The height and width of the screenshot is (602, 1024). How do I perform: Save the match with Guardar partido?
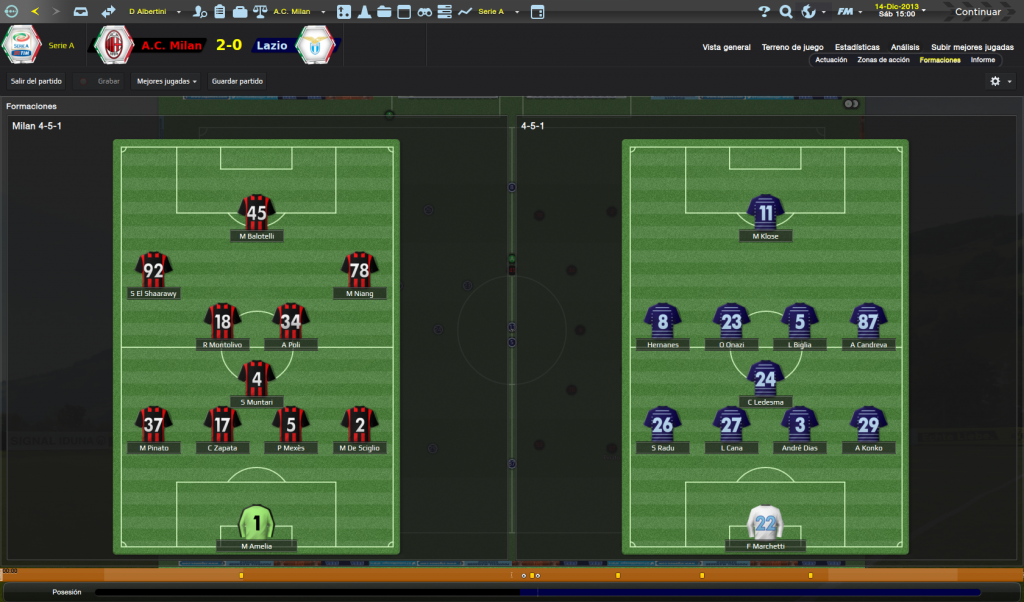pos(237,81)
